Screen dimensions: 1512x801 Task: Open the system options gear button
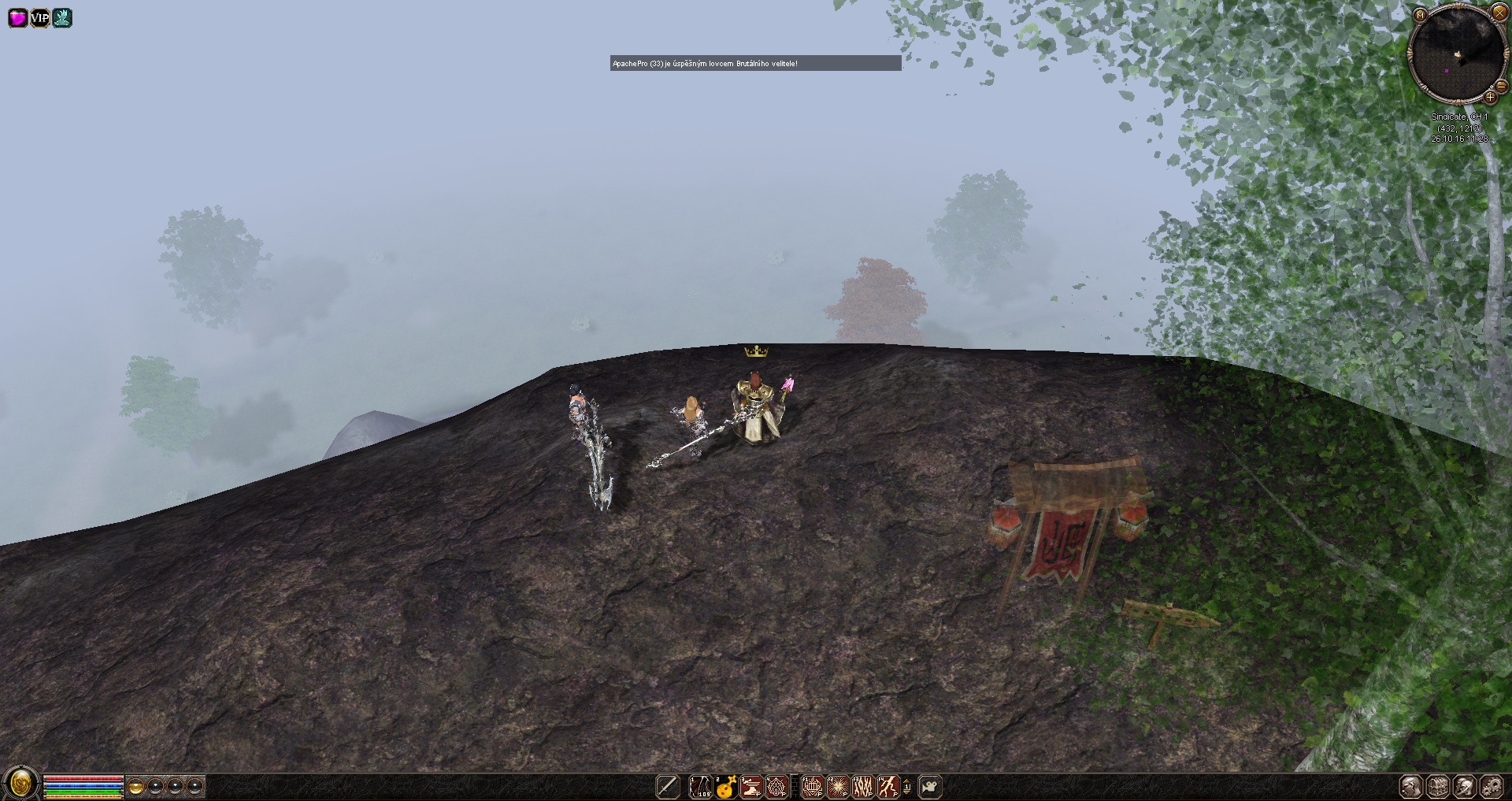pyautogui.click(x=1491, y=786)
